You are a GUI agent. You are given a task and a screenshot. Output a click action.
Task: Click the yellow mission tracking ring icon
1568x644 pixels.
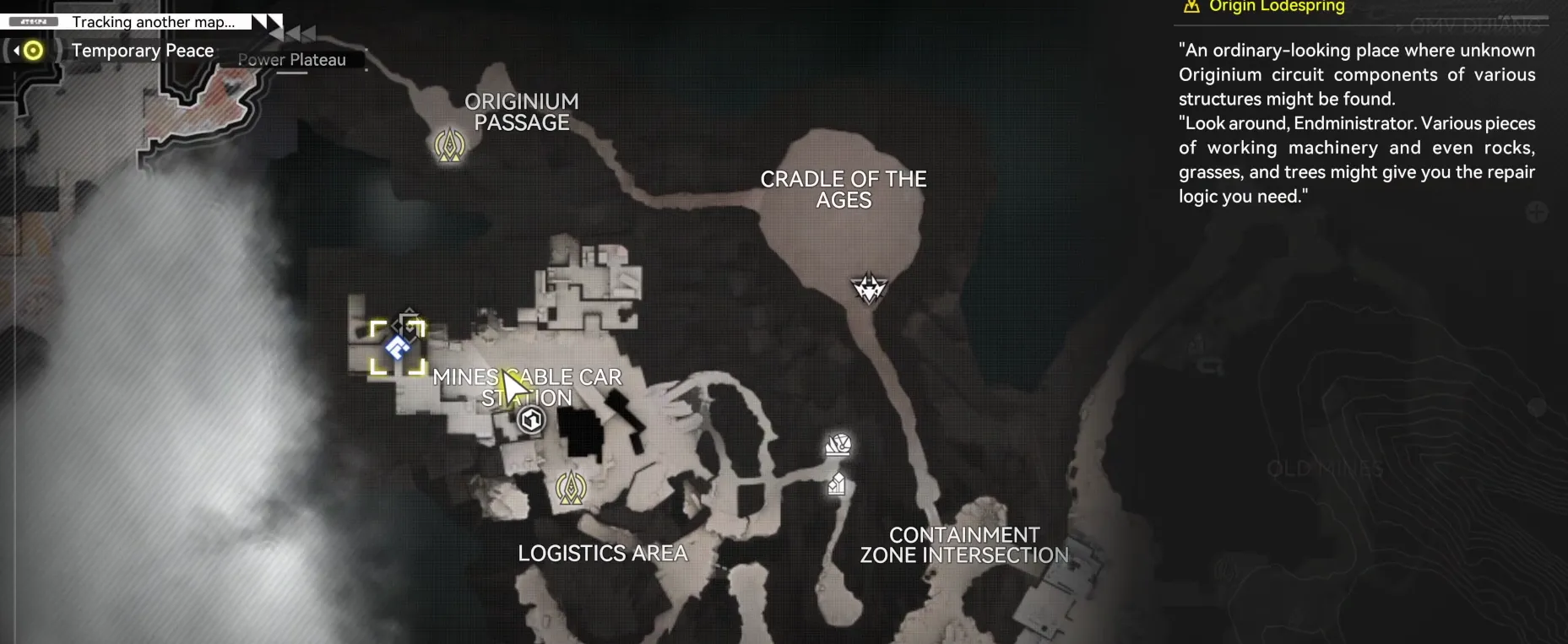33,51
